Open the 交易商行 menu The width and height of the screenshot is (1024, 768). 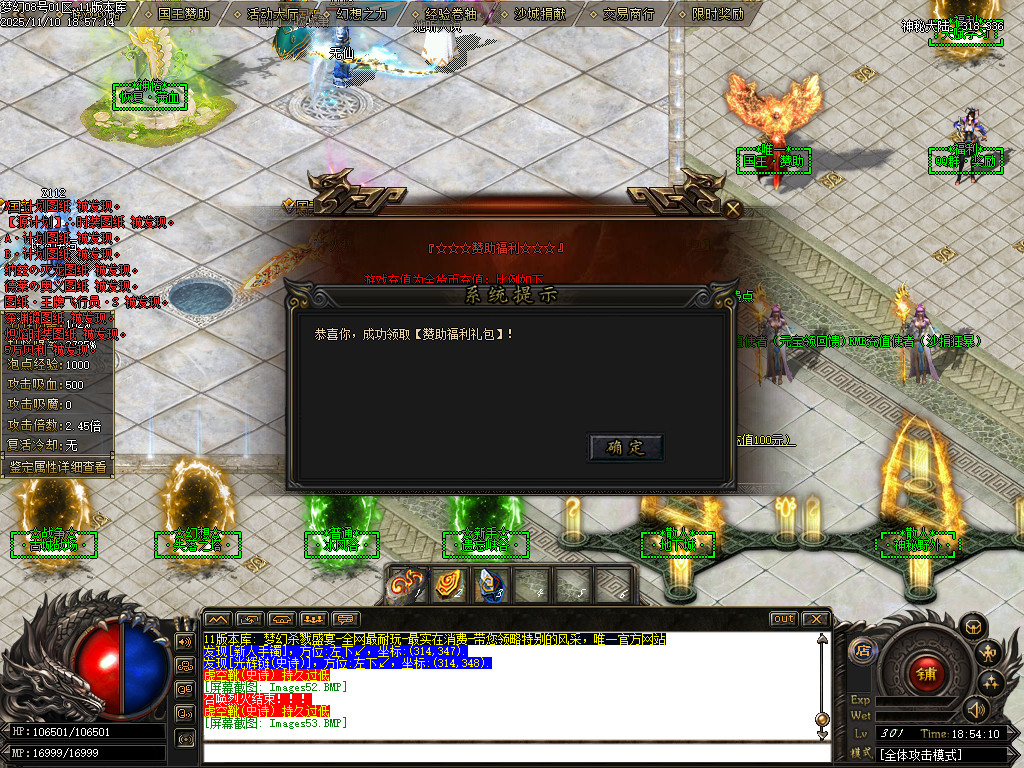[629, 14]
